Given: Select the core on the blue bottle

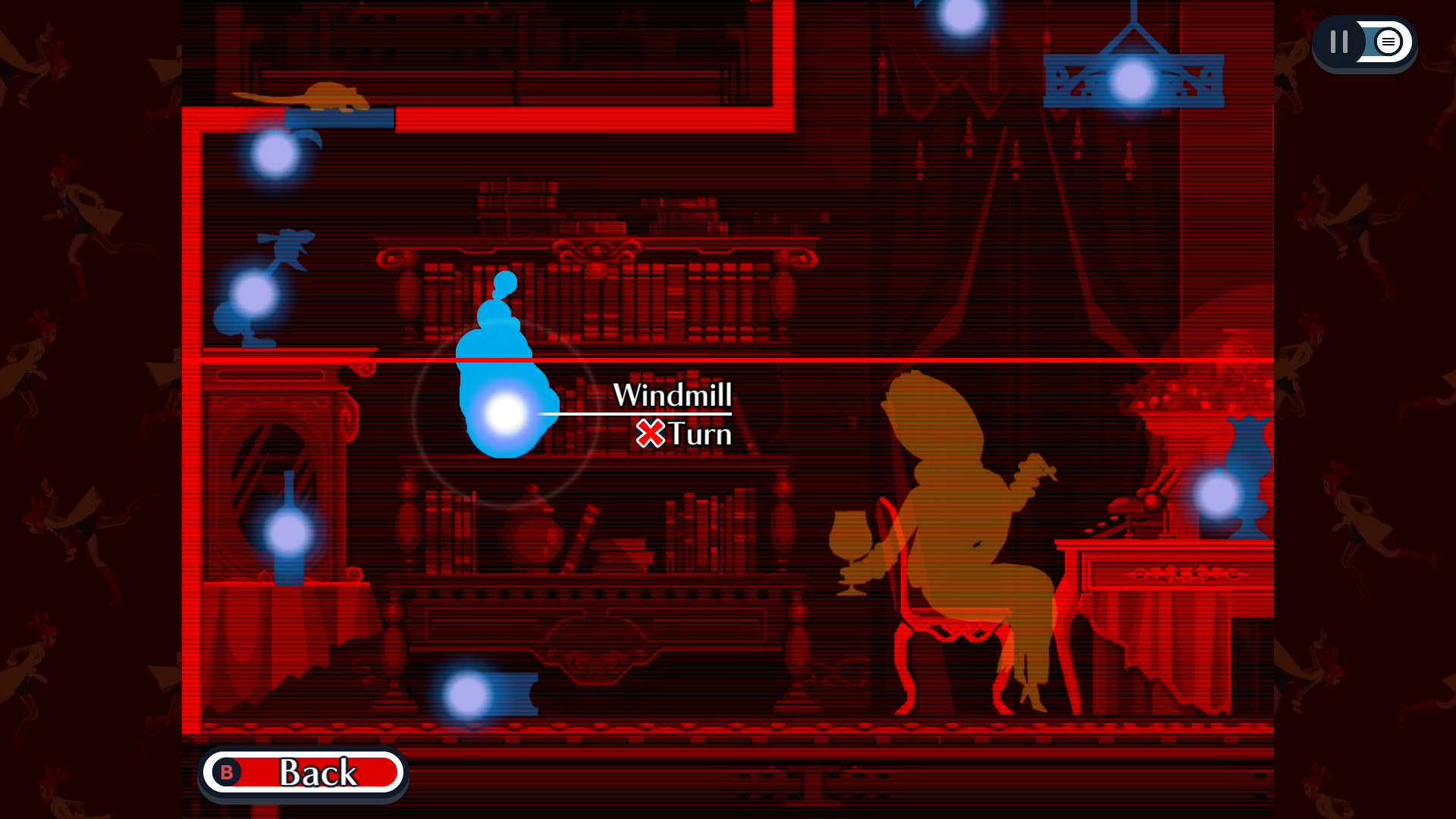Looking at the screenshot, I should (x=288, y=532).
